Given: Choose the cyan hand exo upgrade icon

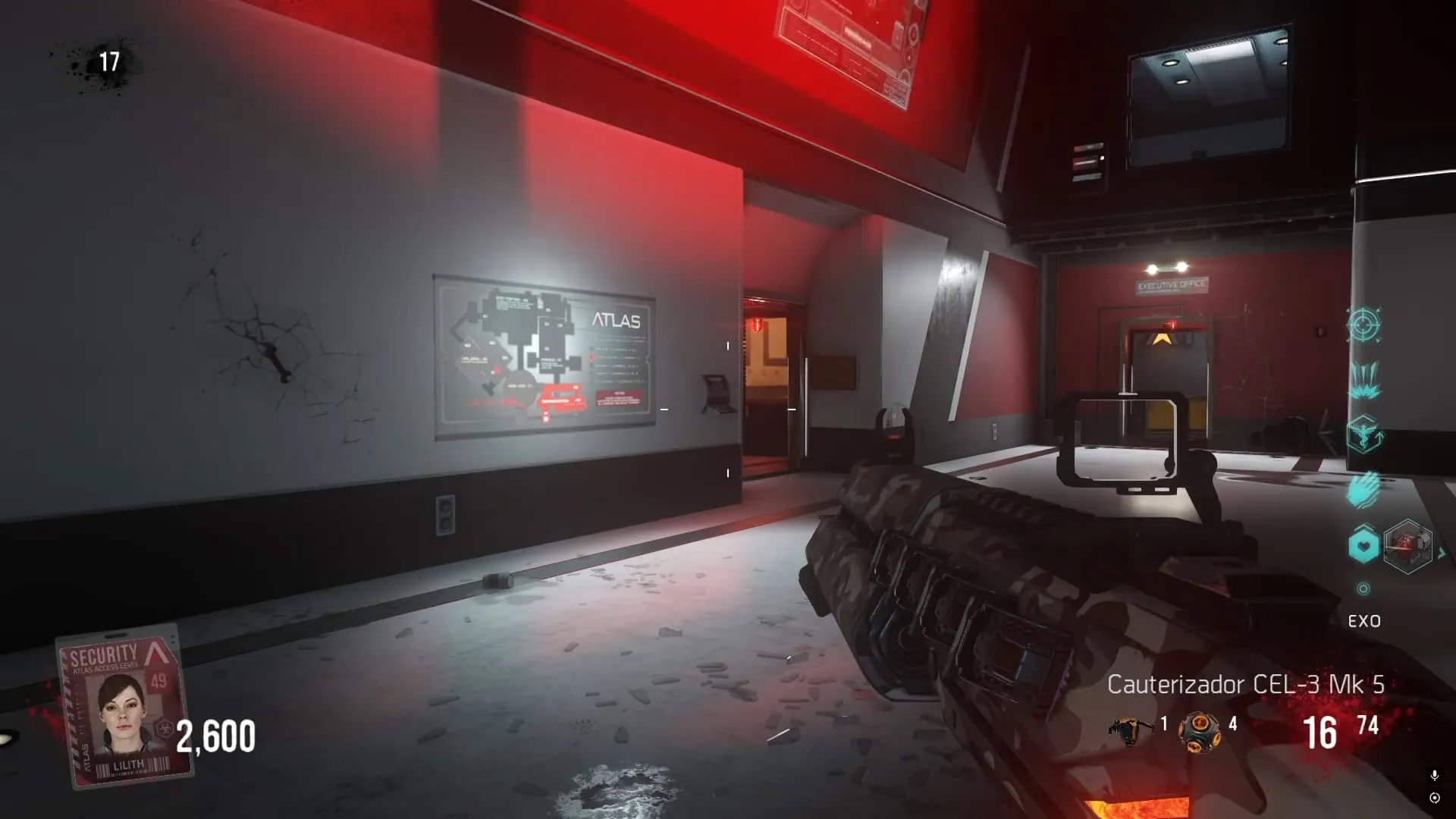Looking at the screenshot, I should click(1363, 489).
